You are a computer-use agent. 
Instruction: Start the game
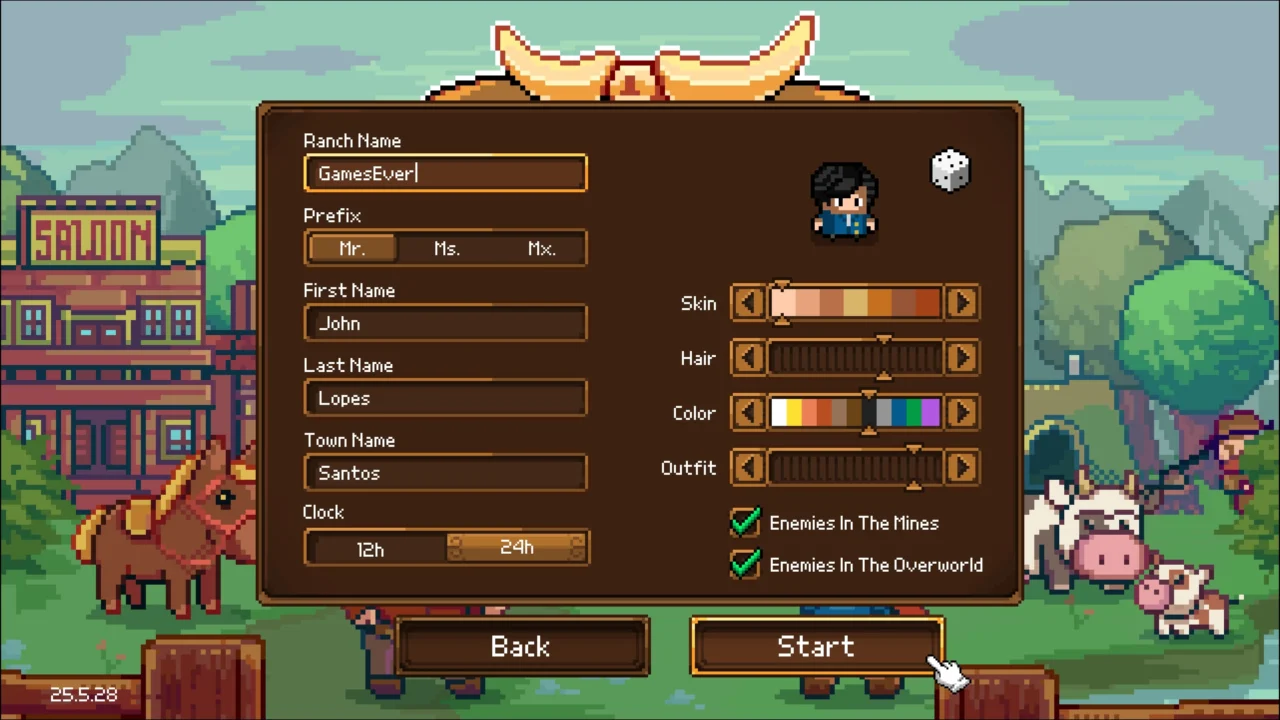click(816, 646)
